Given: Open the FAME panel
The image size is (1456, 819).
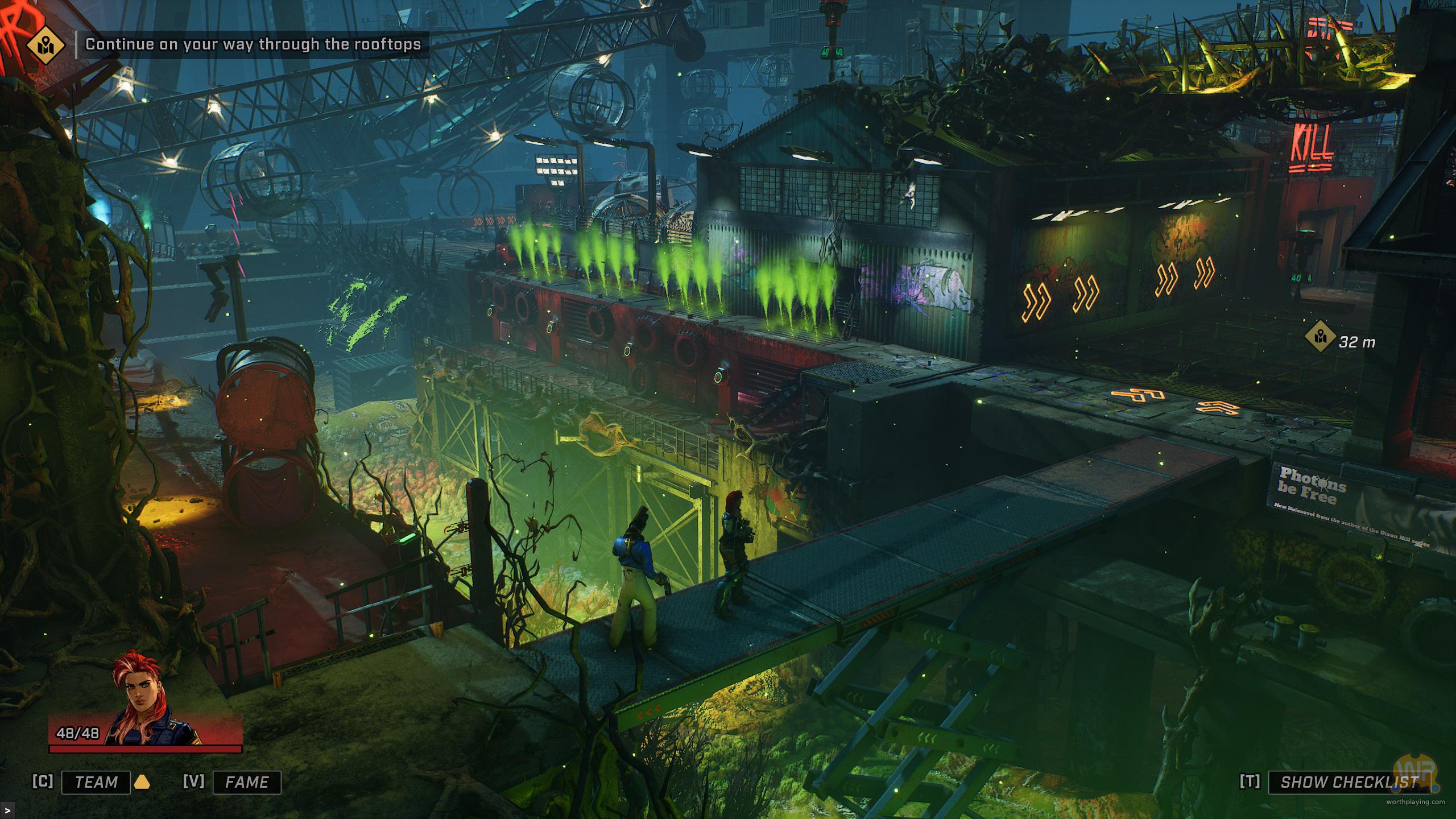Looking at the screenshot, I should 247,782.
